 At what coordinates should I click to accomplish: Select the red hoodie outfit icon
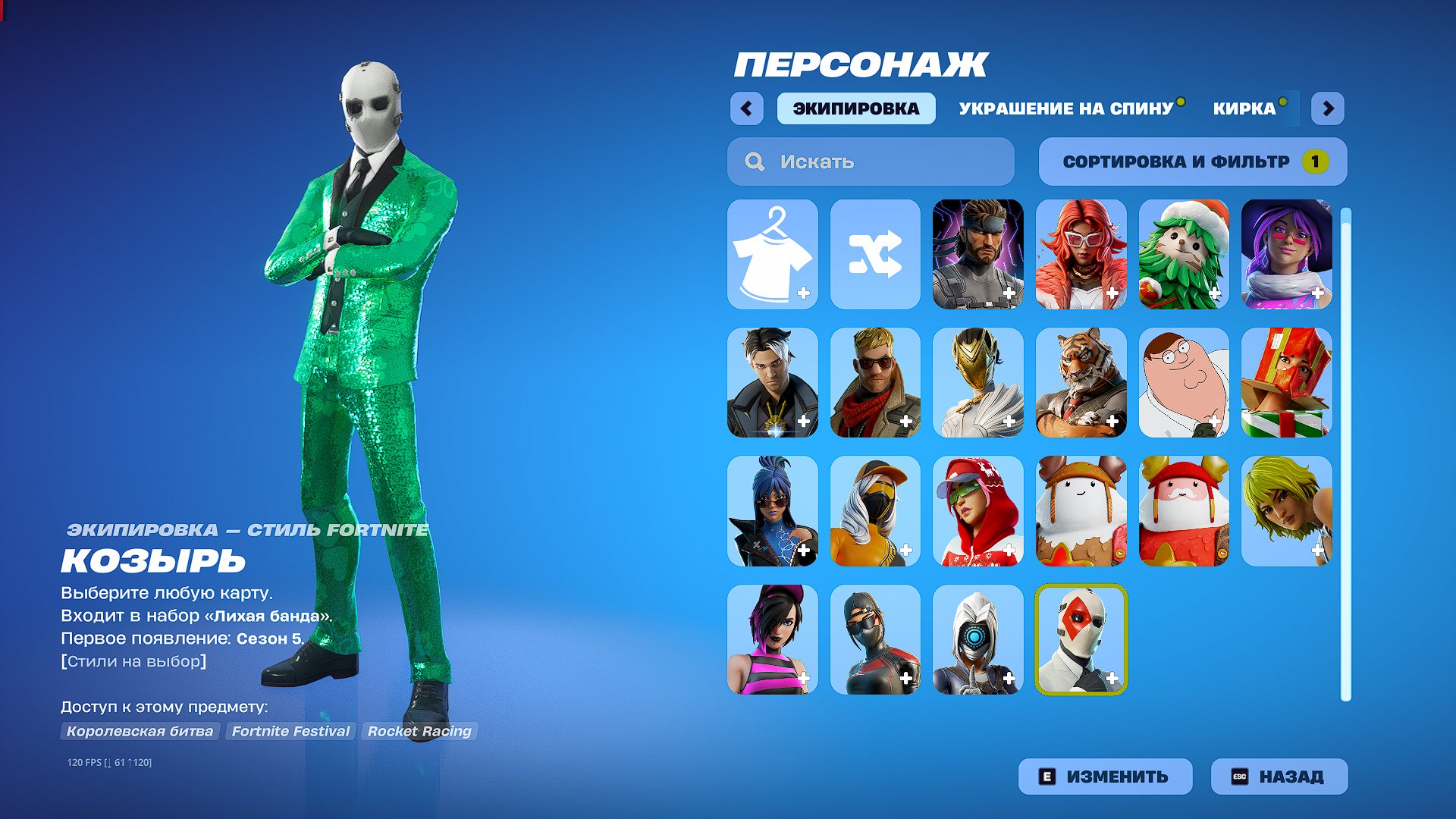978,512
